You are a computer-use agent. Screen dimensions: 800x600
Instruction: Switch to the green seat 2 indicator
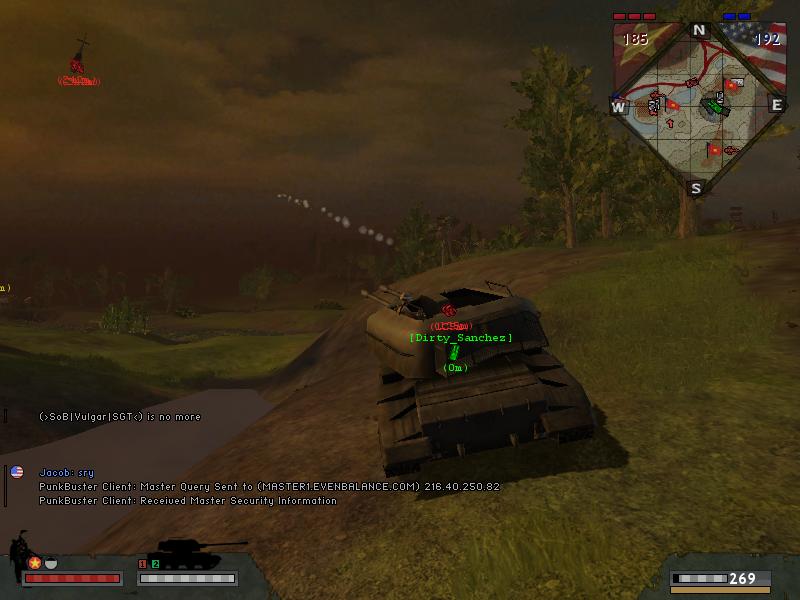coord(155,565)
